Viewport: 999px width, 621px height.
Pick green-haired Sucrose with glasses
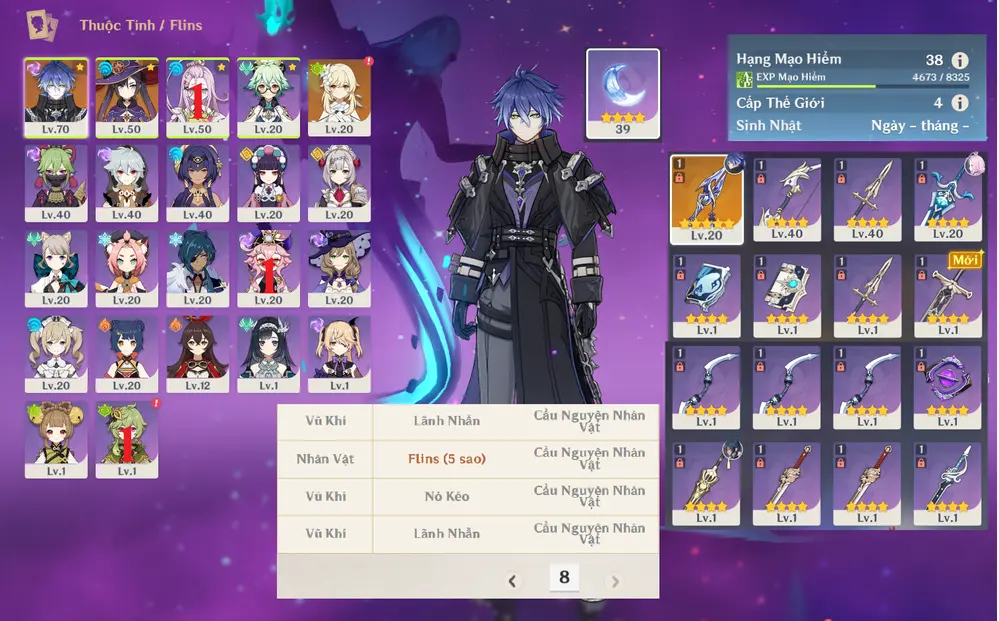268,94
